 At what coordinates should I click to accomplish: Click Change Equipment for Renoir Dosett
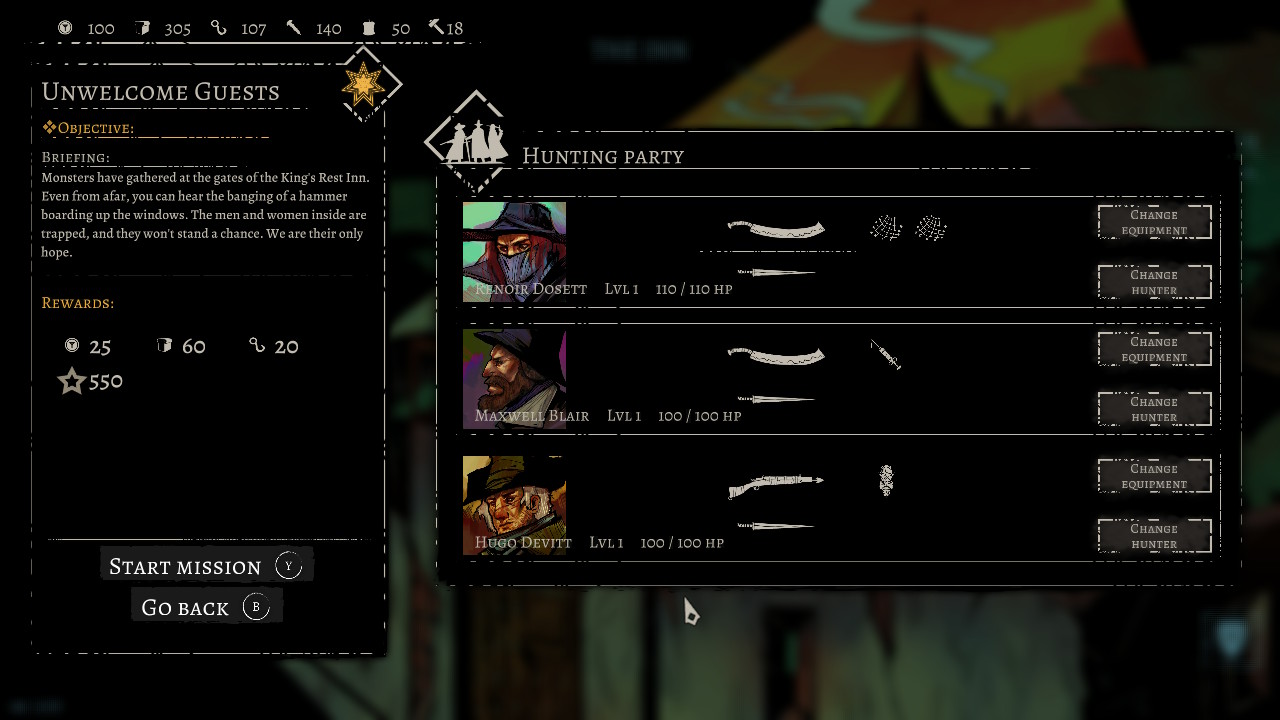pyautogui.click(x=1154, y=222)
